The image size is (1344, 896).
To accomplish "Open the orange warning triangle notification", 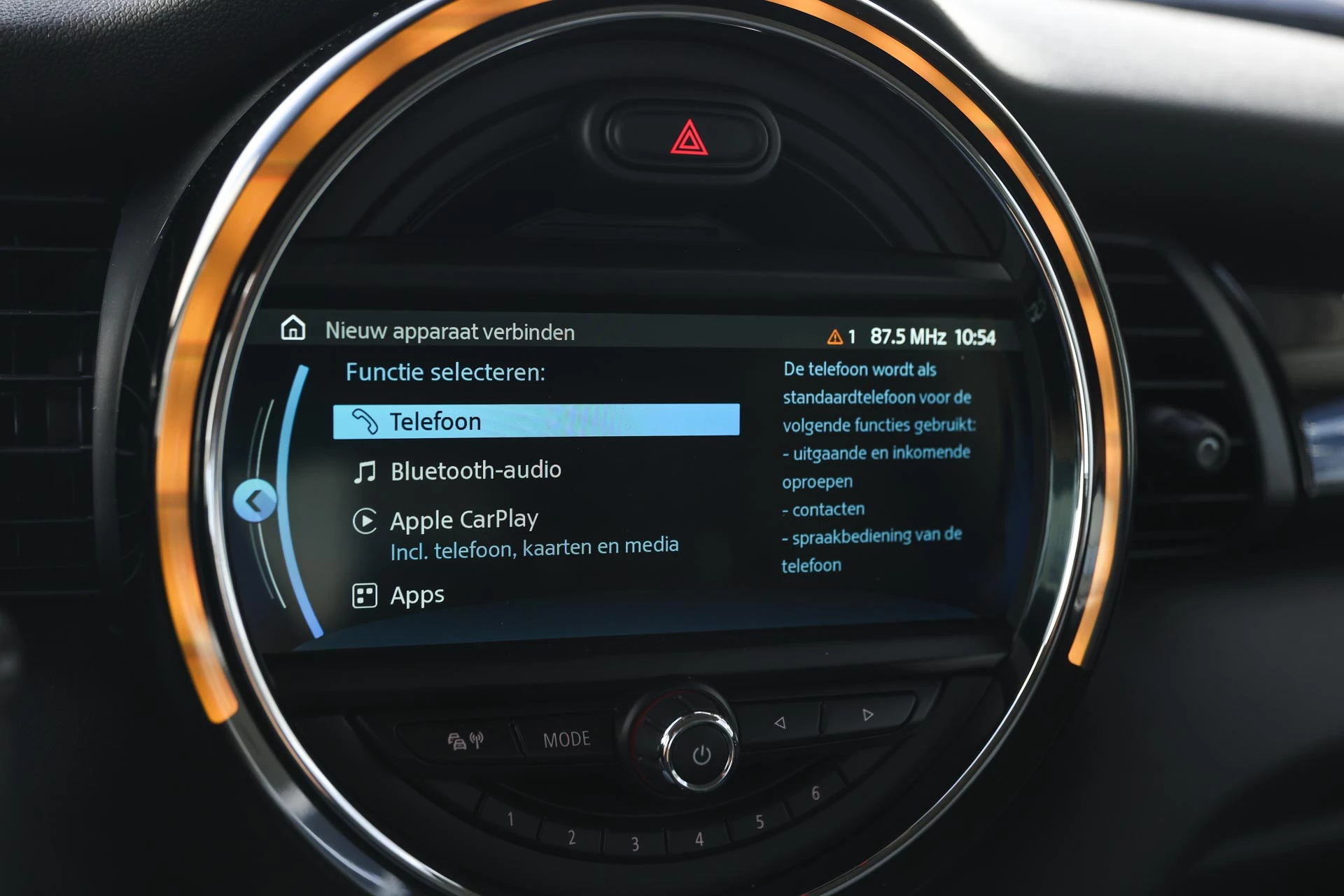I will click(x=835, y=337).
